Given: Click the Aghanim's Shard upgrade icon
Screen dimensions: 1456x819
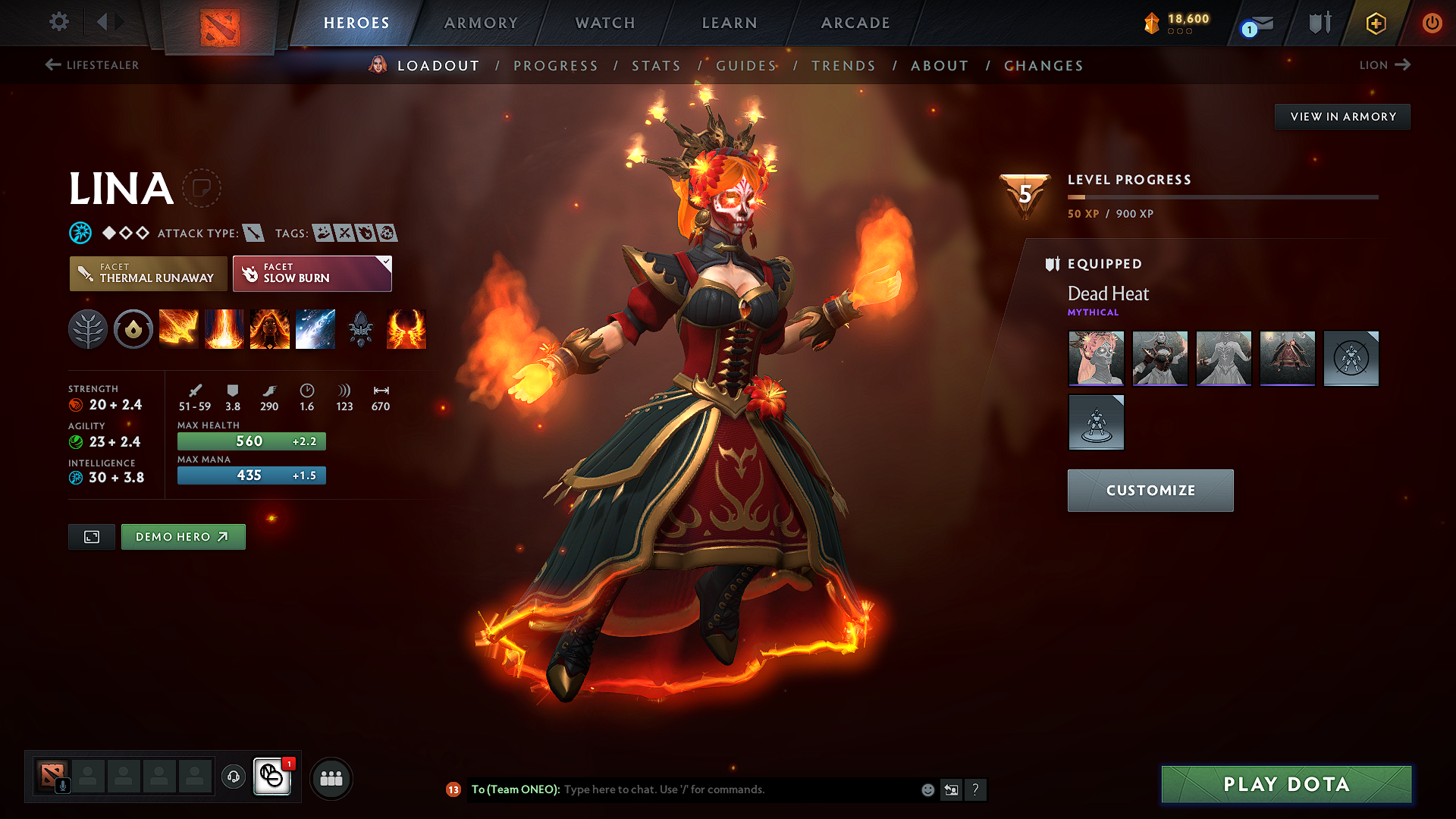Looking at the screenshot, I should point(361,329).
